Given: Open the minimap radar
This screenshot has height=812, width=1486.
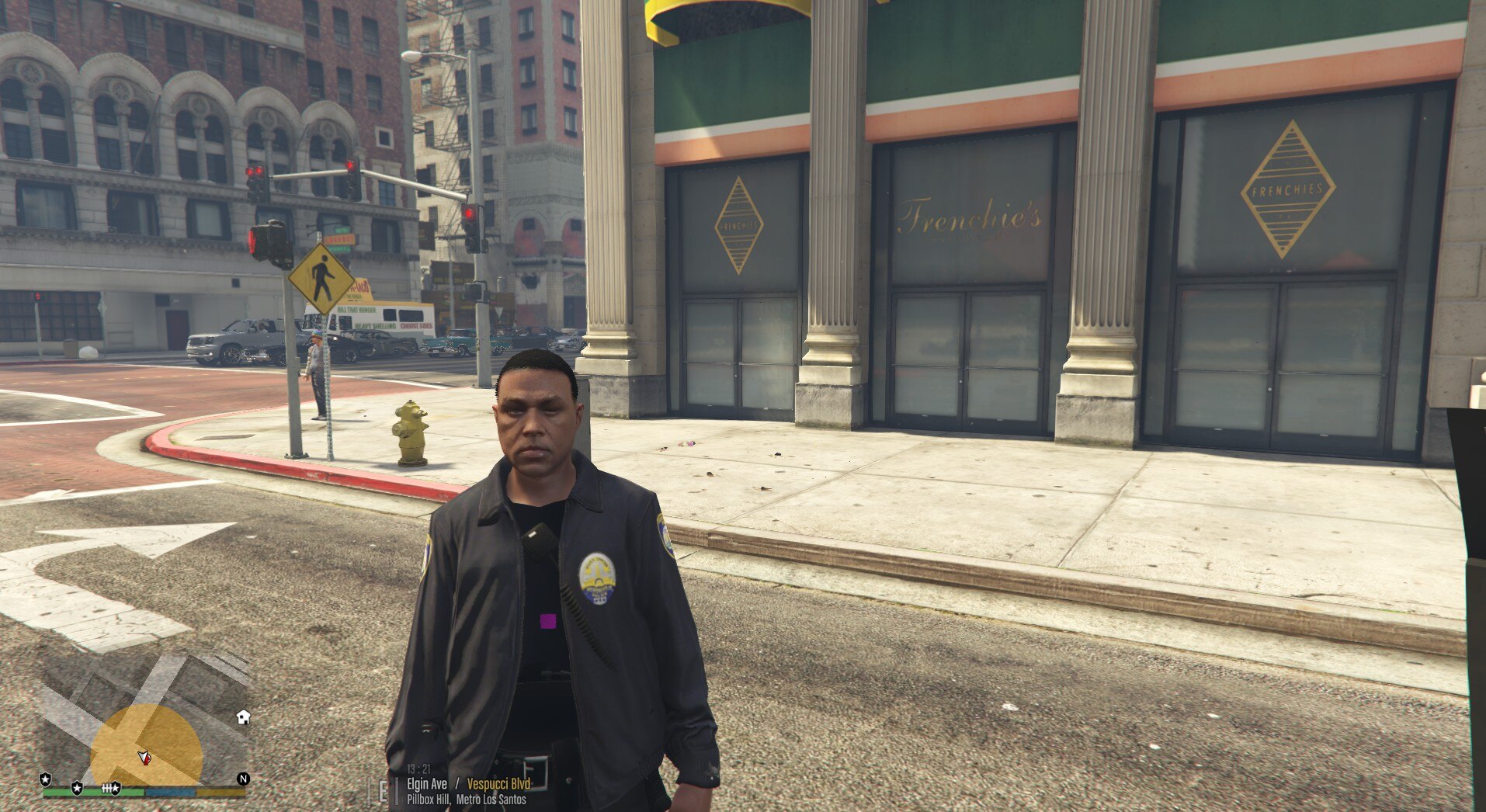Looking at the screenshot, I should click(x=145, y=722).
